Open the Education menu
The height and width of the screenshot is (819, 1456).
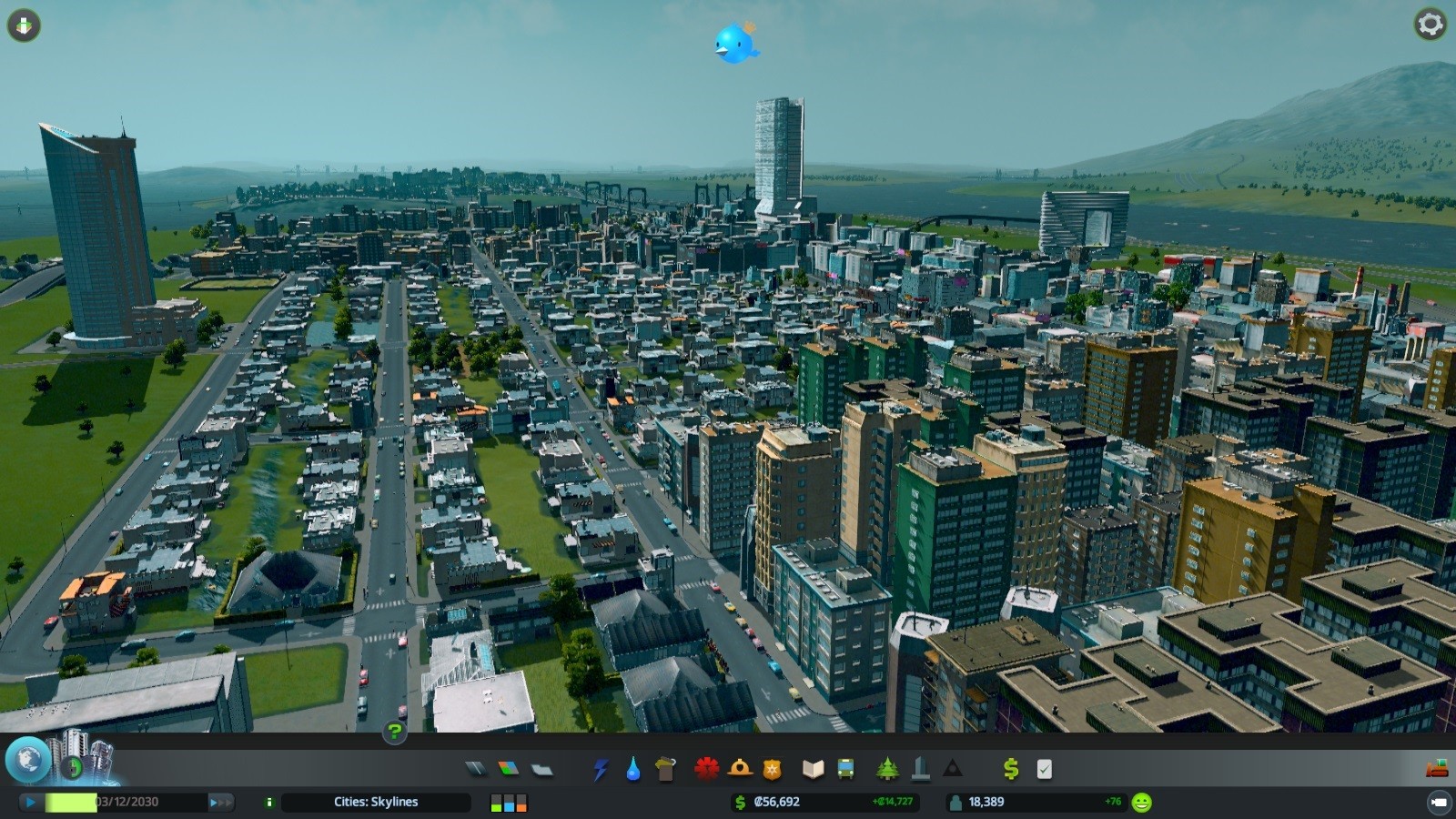point(814,769)
